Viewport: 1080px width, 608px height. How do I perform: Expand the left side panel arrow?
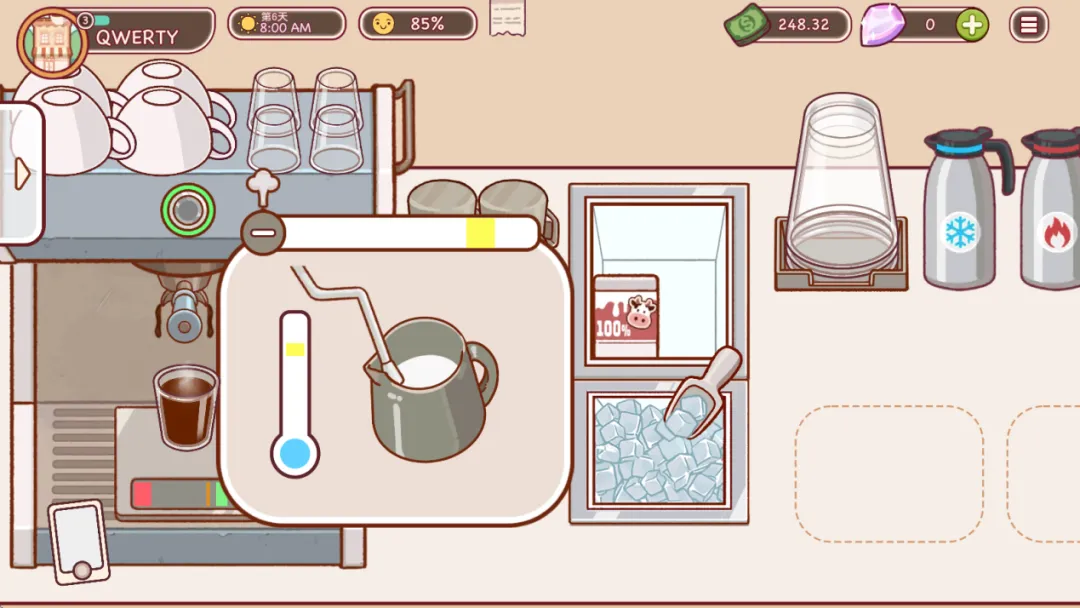(x=22, y=174)
